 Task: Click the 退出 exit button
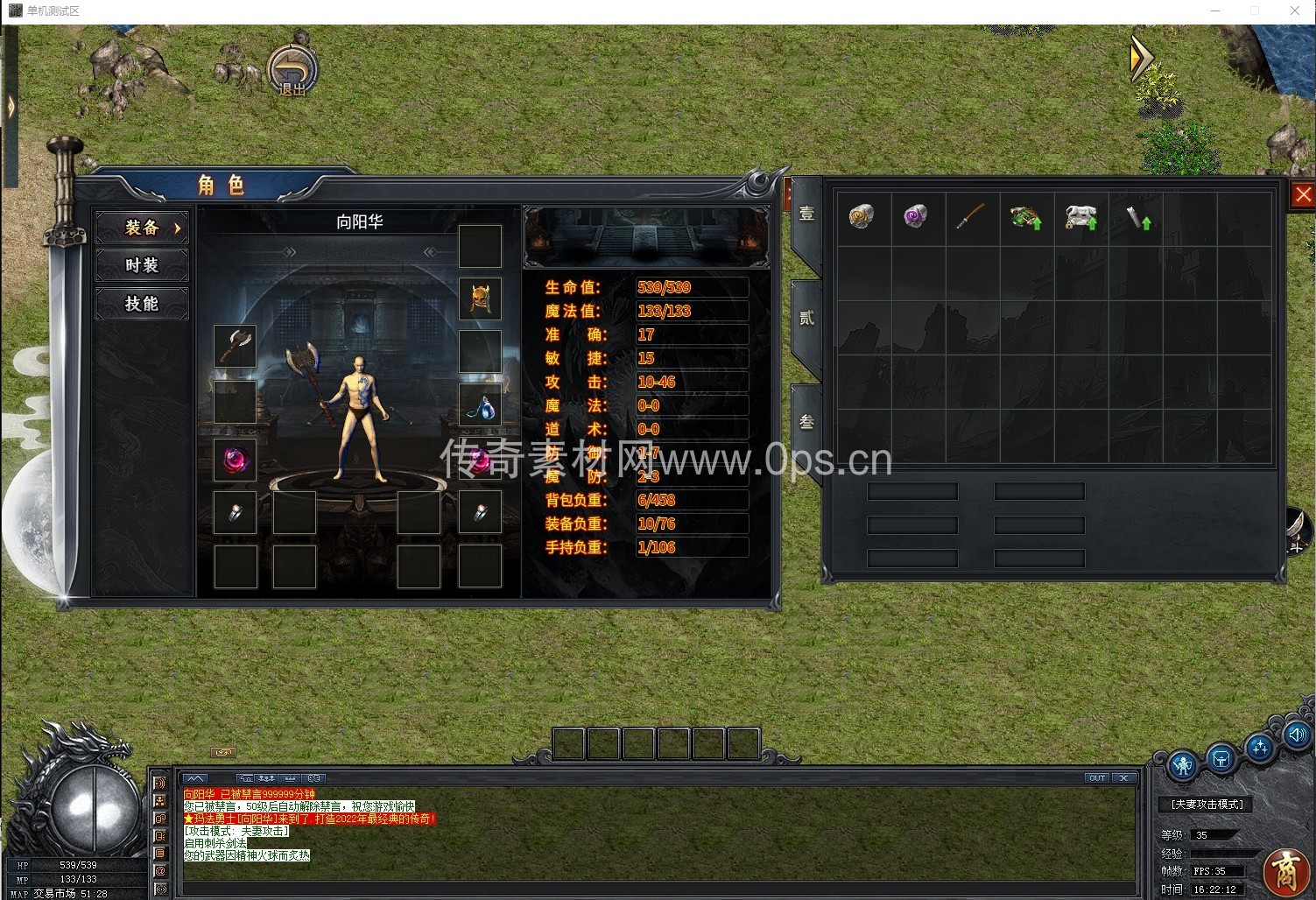point(292,70)
